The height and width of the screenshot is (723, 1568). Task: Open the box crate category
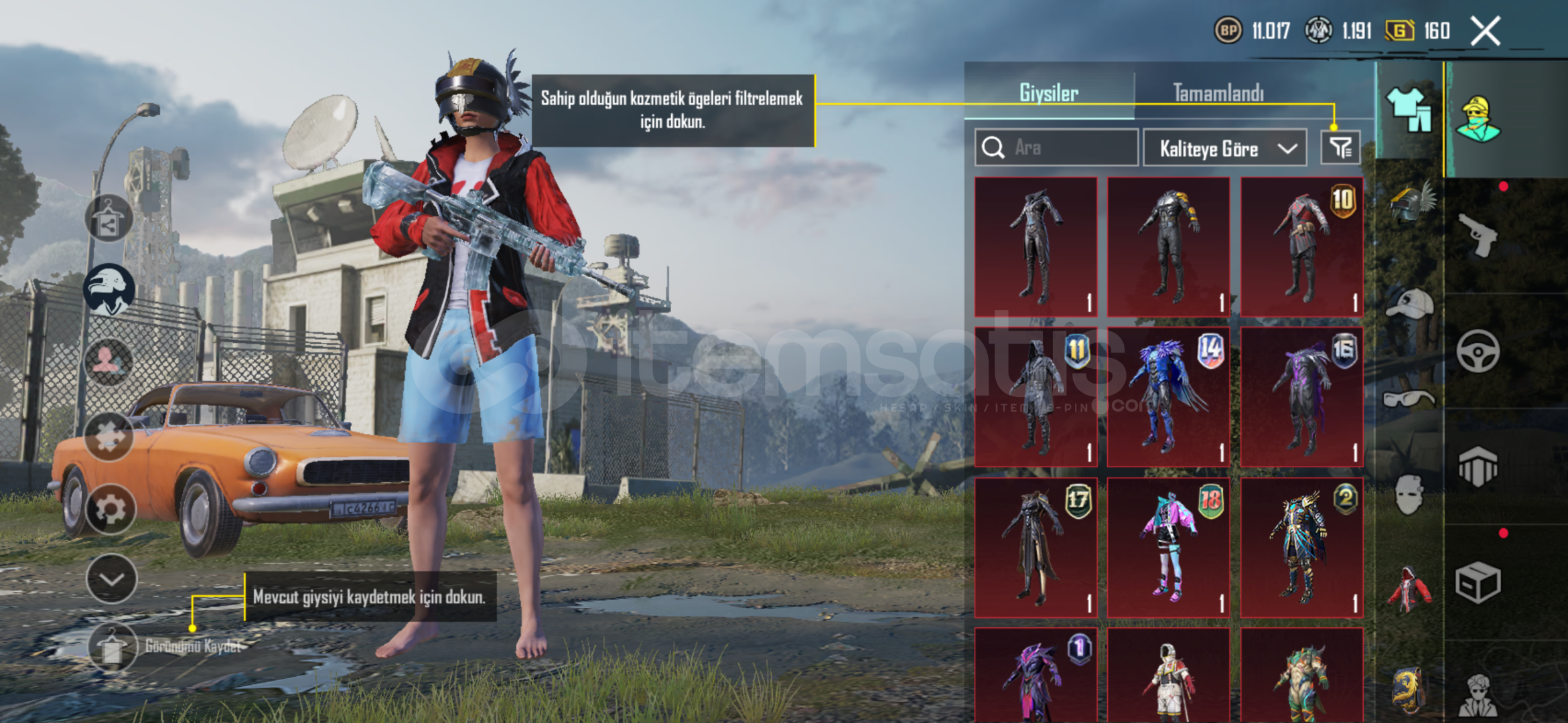point(1478,582)
